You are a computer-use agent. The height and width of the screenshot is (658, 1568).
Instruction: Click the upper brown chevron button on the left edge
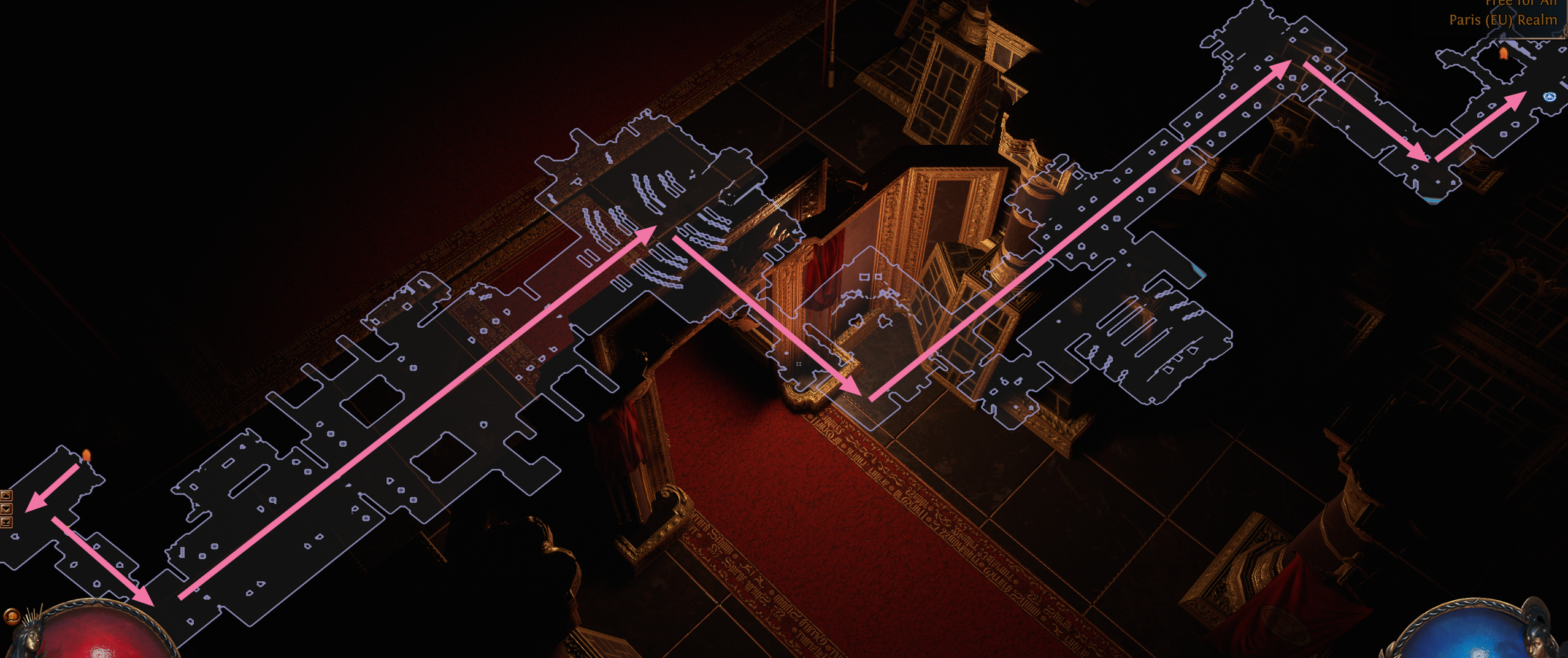[x=6, y=495]
